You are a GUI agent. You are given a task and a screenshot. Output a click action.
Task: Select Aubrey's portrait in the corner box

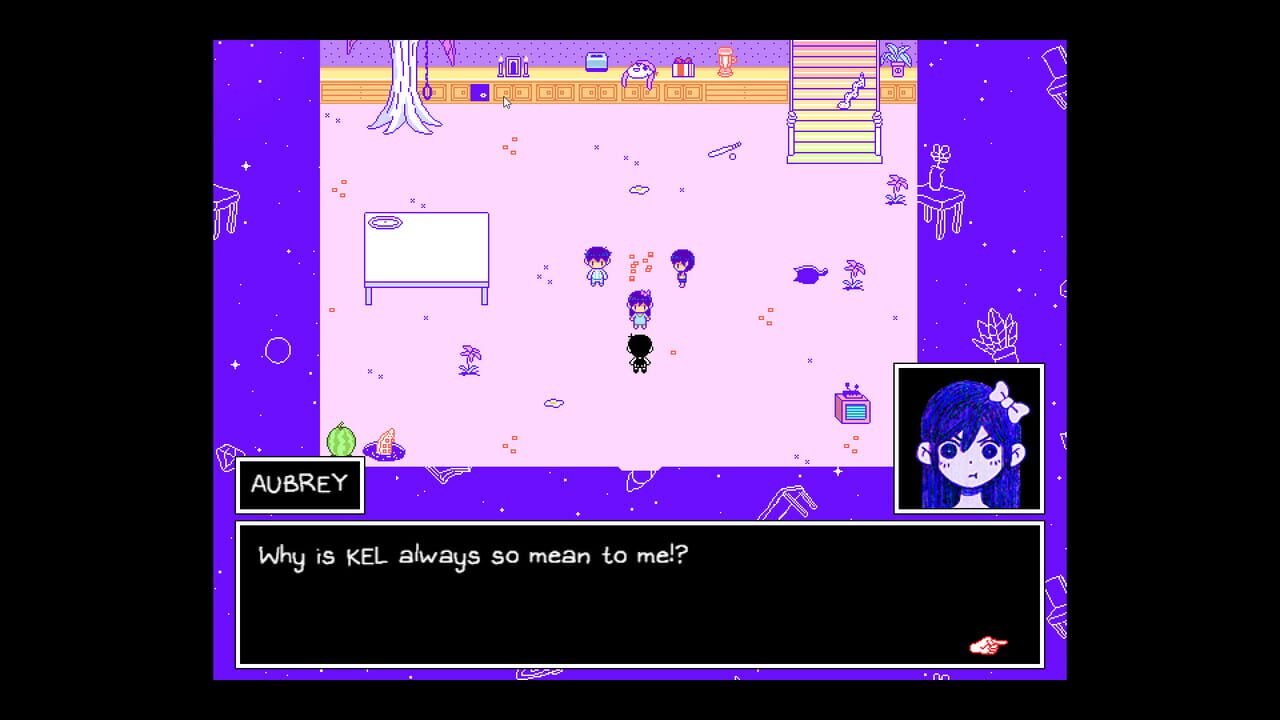point(968,438)
